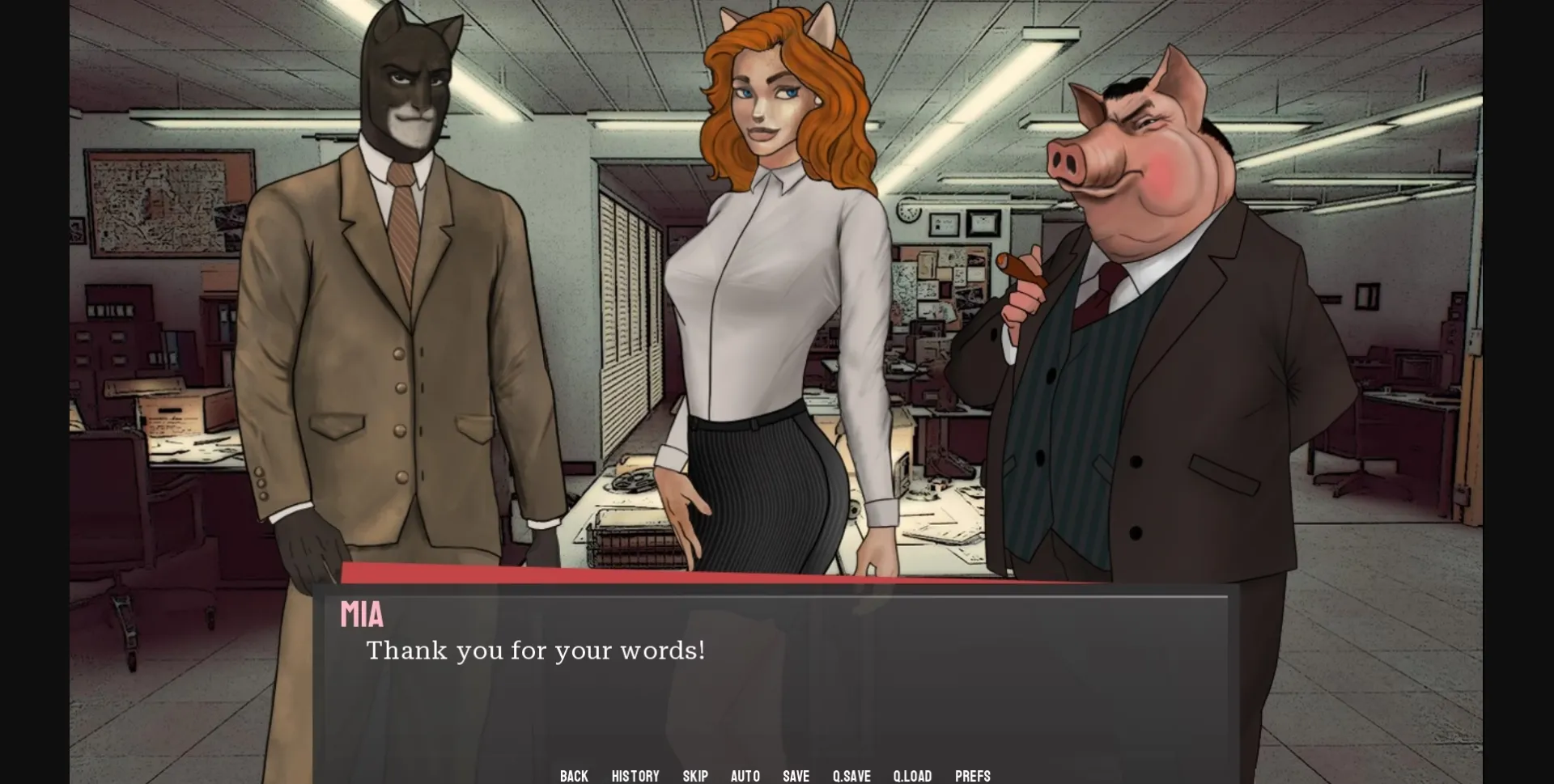This screenshot has width=1554, height=784.
Task: Toggle skip mode using SKIP
Action: click(694, 775)
